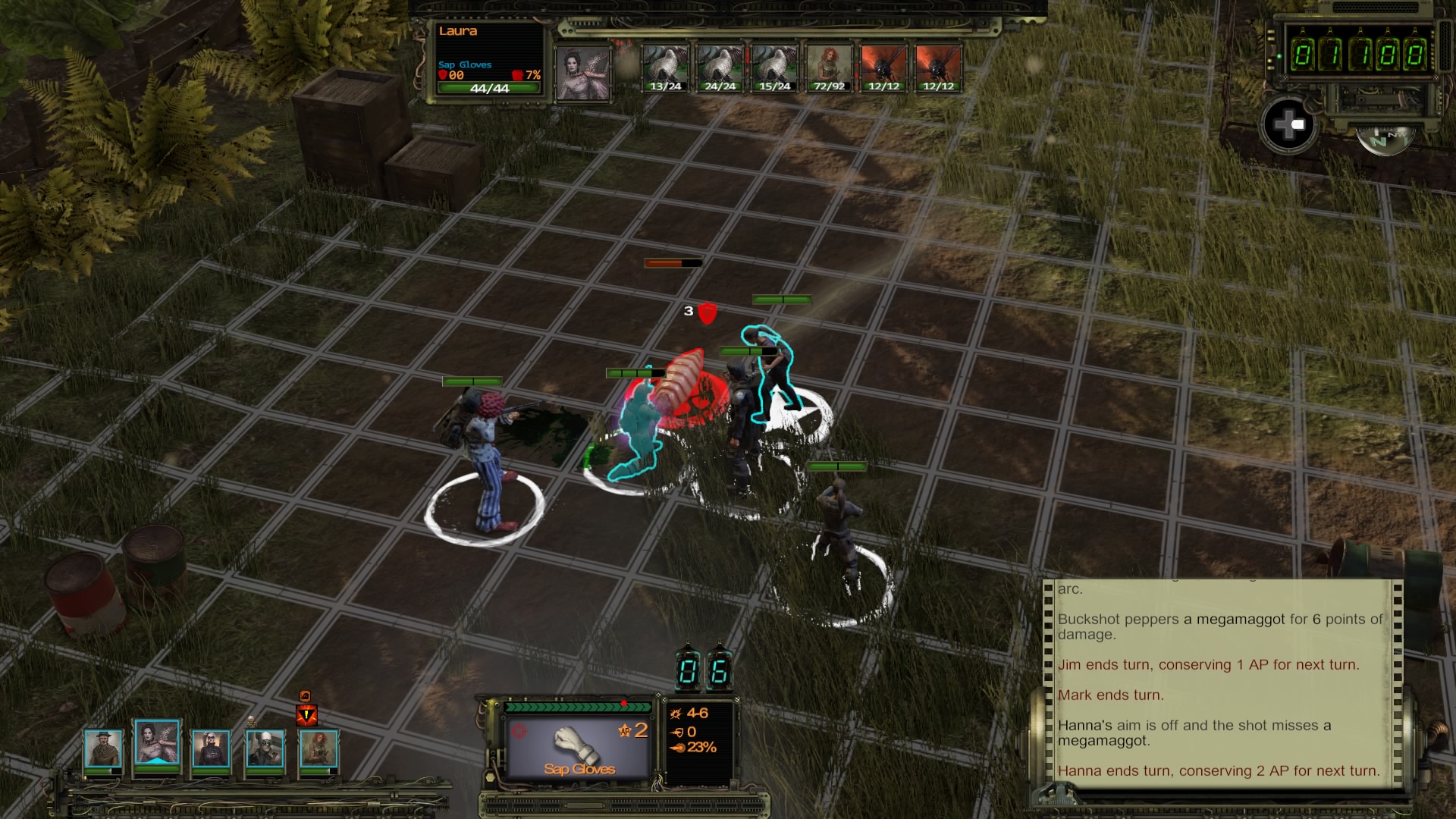Select the sunglasses woman's party portrait

click(x=210, y=748)
